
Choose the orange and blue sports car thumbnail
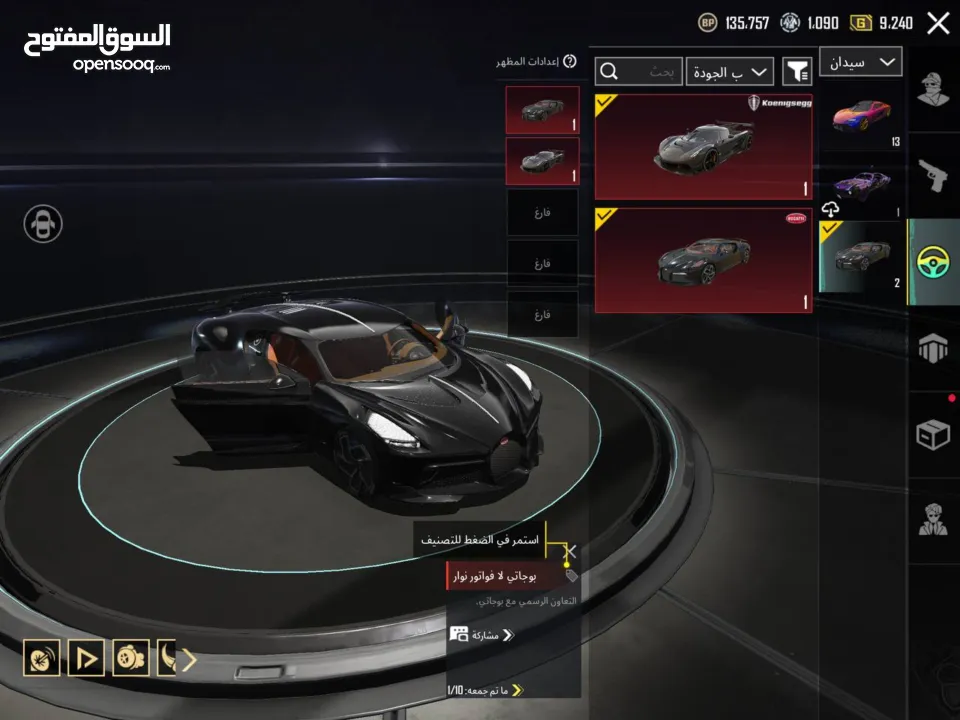pos(861,115)
